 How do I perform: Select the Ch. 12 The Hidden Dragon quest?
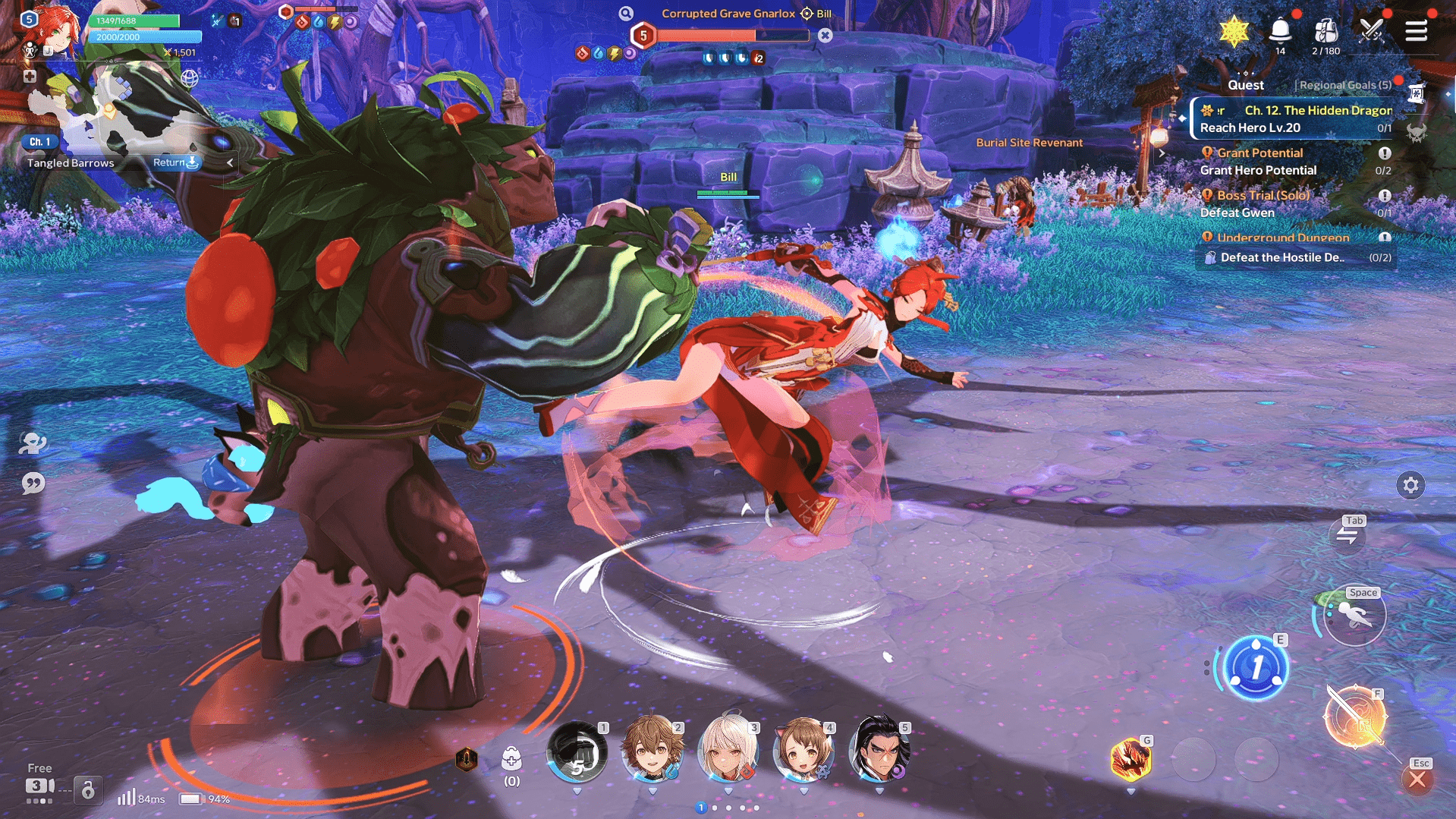click(1296, 118)
